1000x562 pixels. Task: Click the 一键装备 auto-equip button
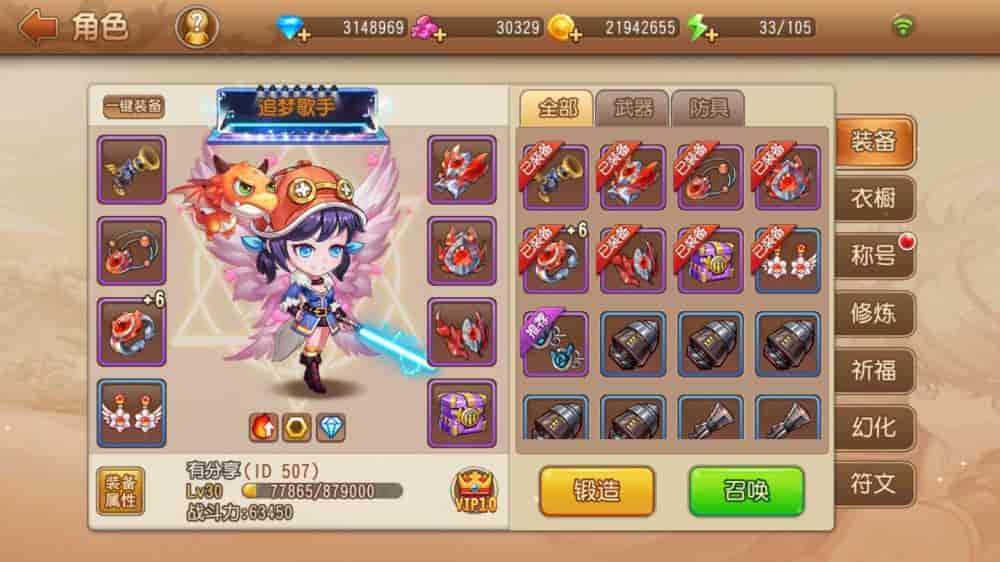click(x=134, y=107)
